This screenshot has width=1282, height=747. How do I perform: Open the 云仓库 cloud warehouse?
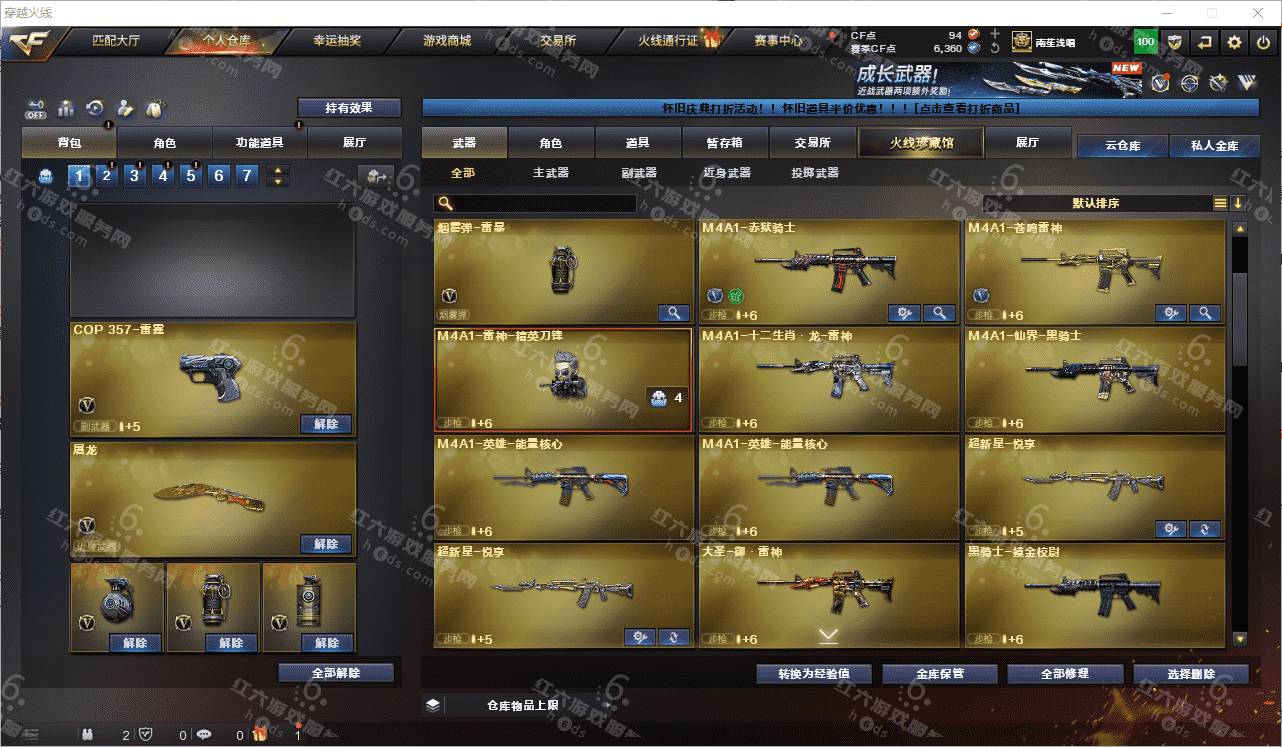1122,146
